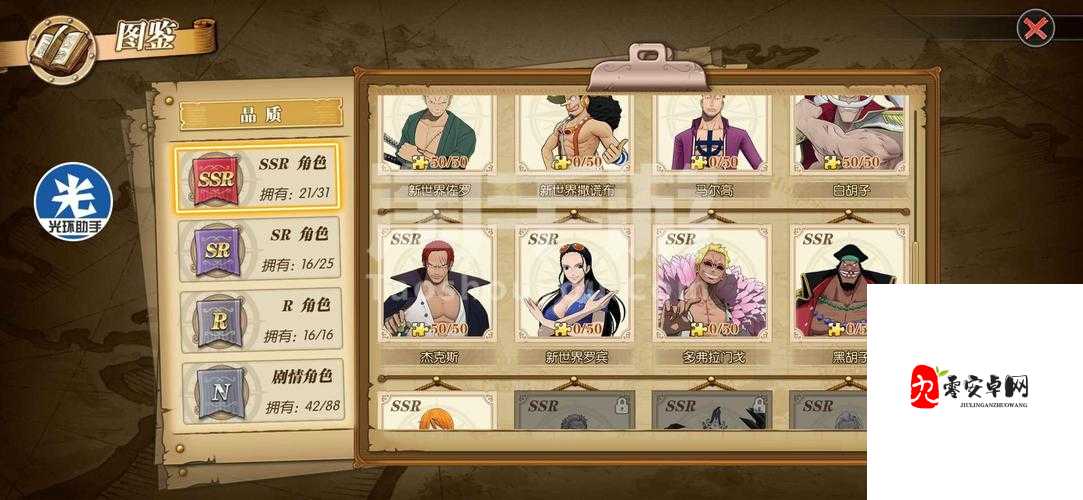1083x500 pixels.
Task: Open the 光环助手 overlay button
Action: point(74,202)
